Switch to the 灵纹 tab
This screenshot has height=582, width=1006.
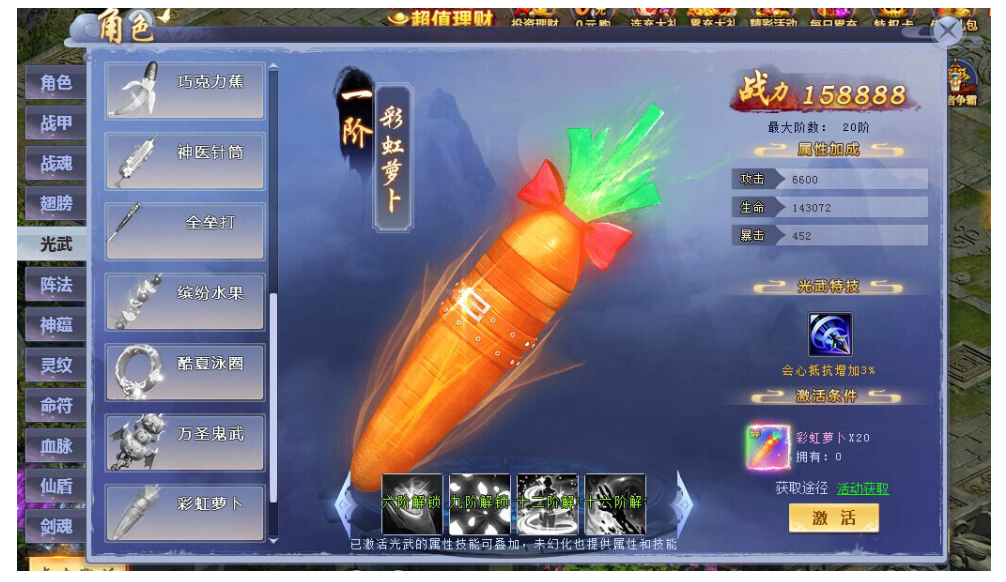click(x=56, y=365)
